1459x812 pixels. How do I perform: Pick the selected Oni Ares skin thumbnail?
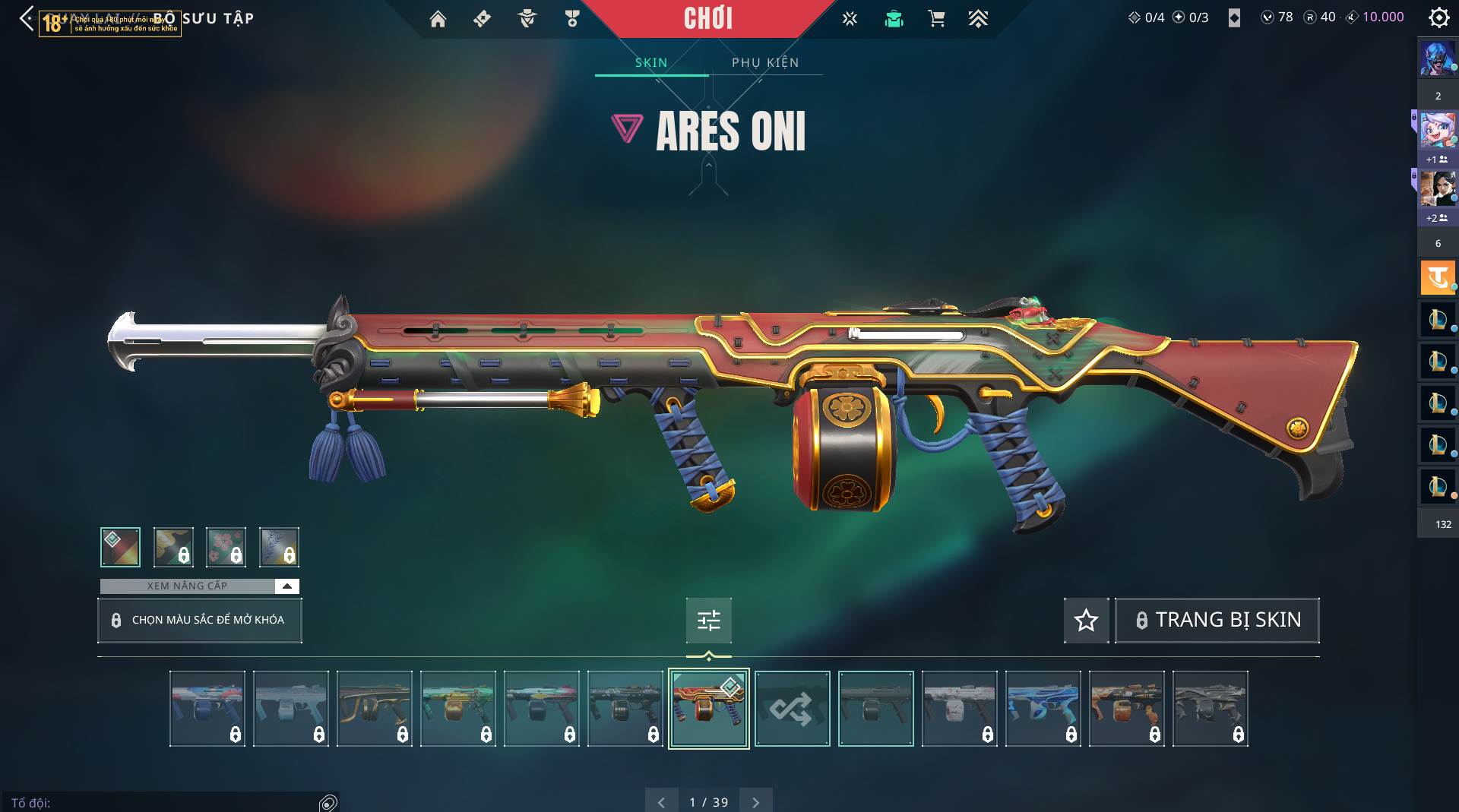tap(708, 709)
